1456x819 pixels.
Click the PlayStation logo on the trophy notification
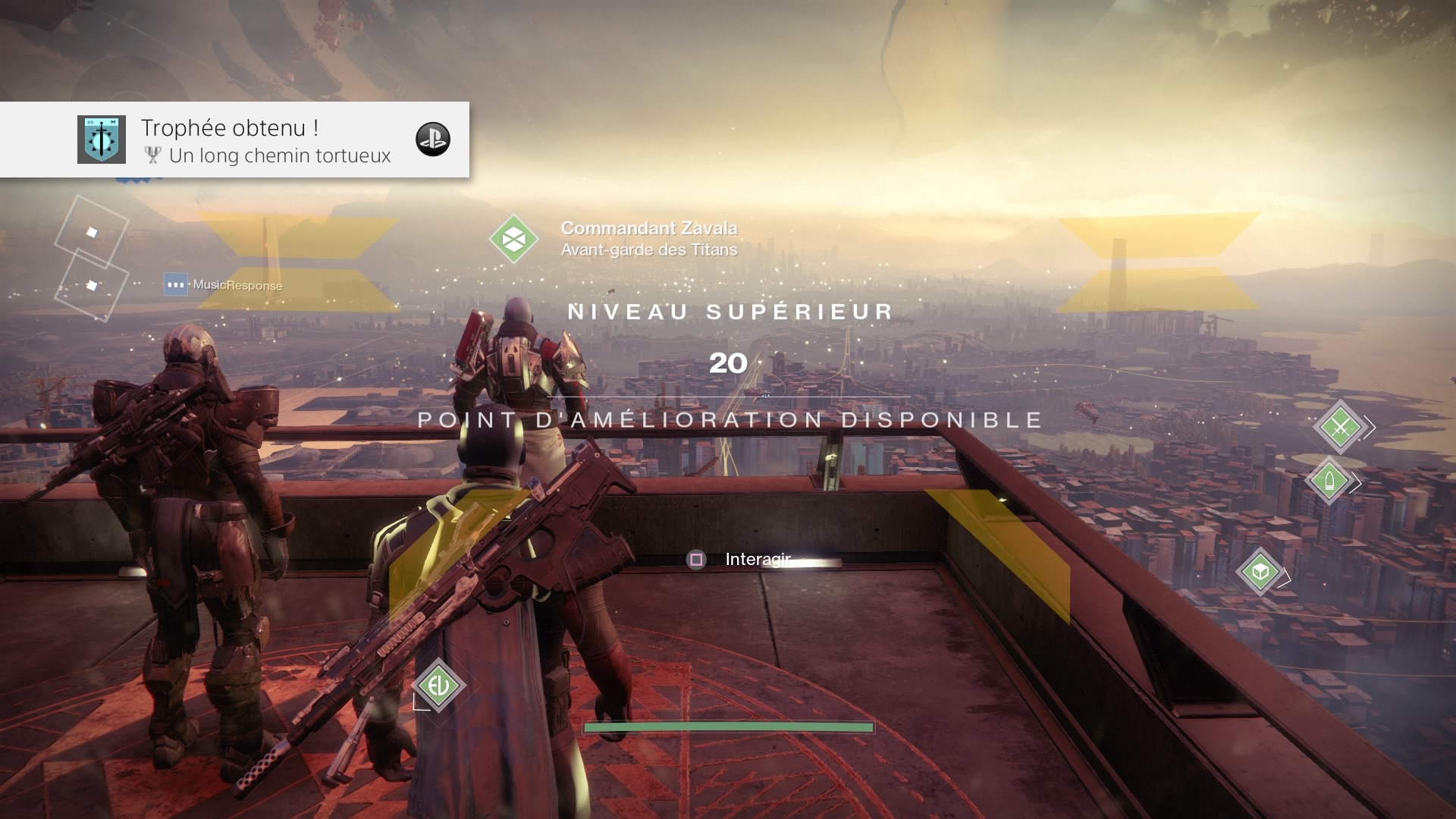point(433,140)
